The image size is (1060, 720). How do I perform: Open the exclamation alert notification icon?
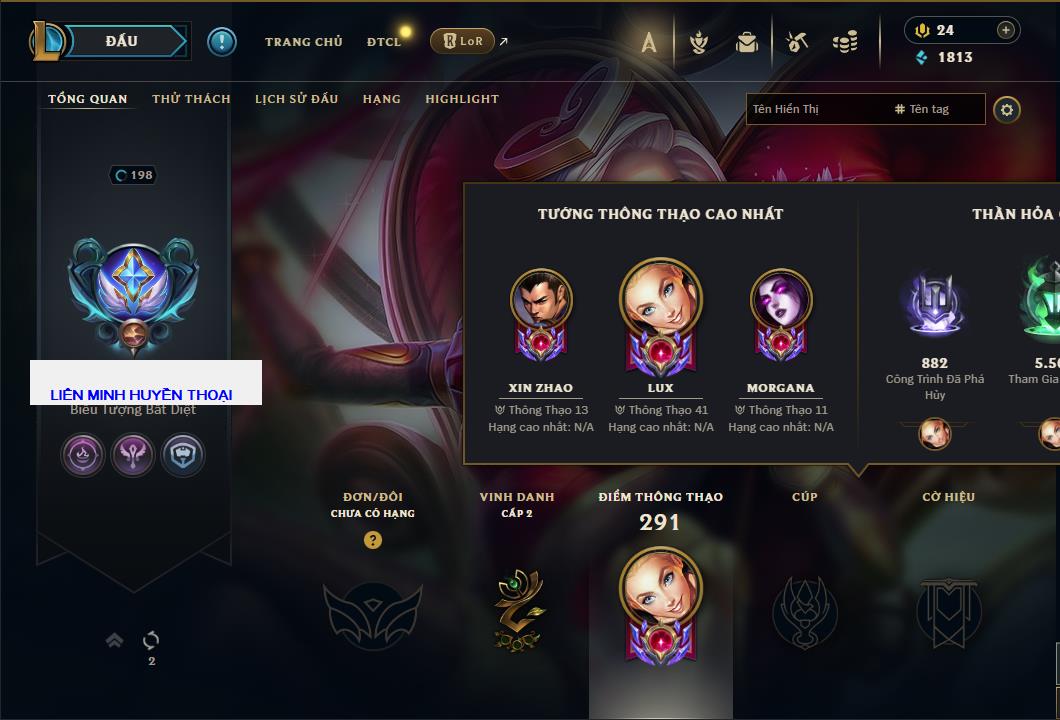tap(221, 41)
